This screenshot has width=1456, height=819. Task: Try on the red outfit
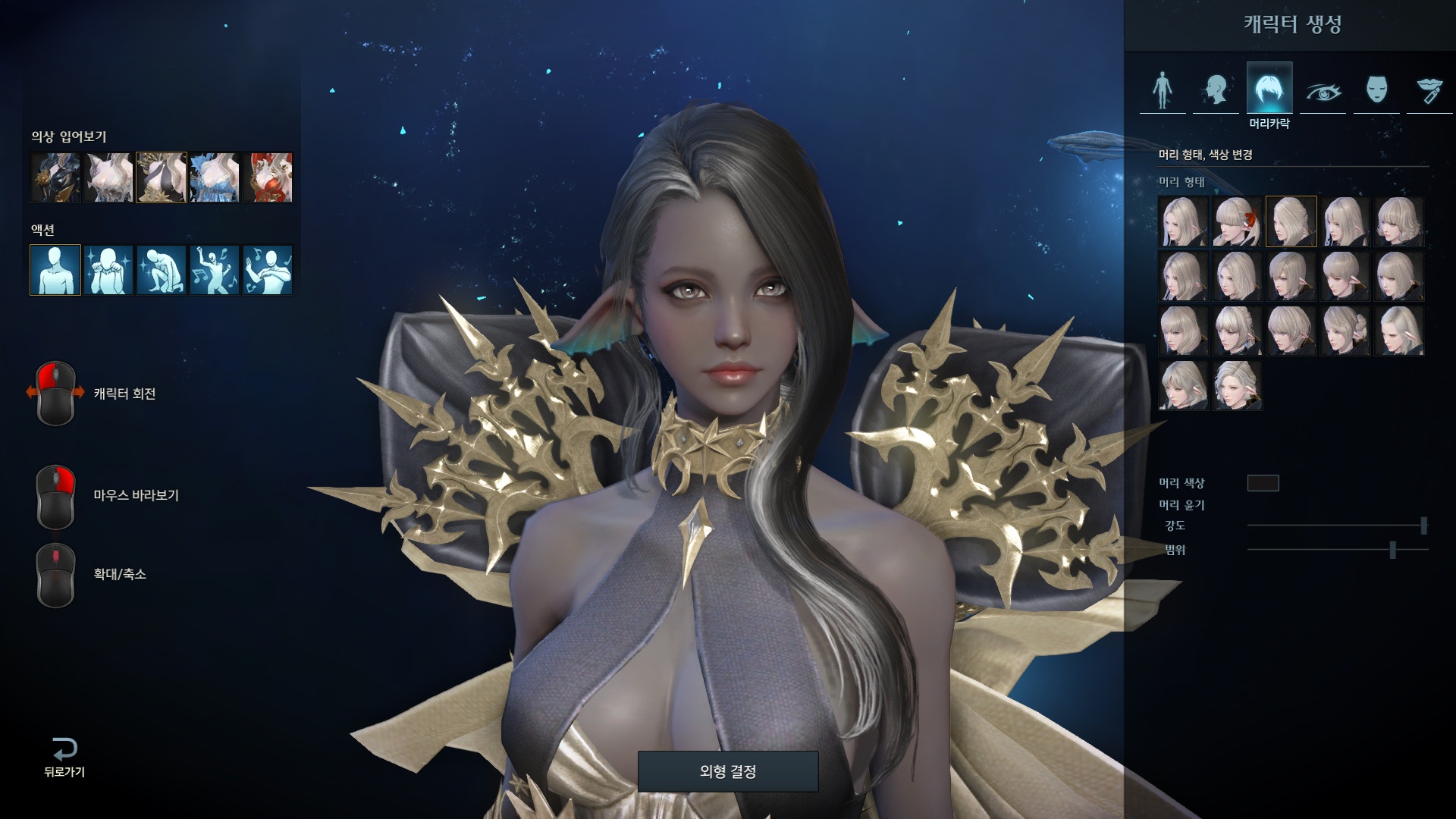(268, 177)
